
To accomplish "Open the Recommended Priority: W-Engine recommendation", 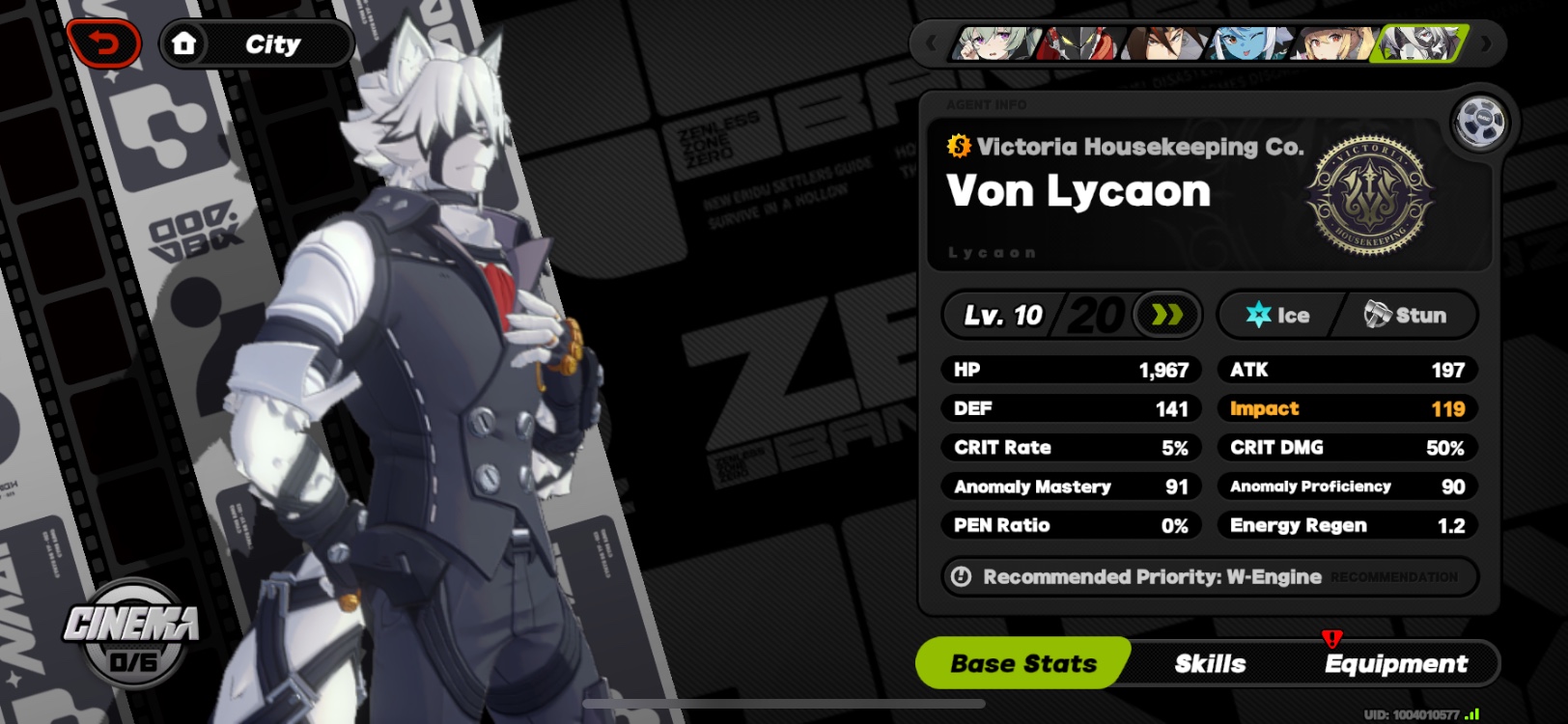I will [1151, 577].
